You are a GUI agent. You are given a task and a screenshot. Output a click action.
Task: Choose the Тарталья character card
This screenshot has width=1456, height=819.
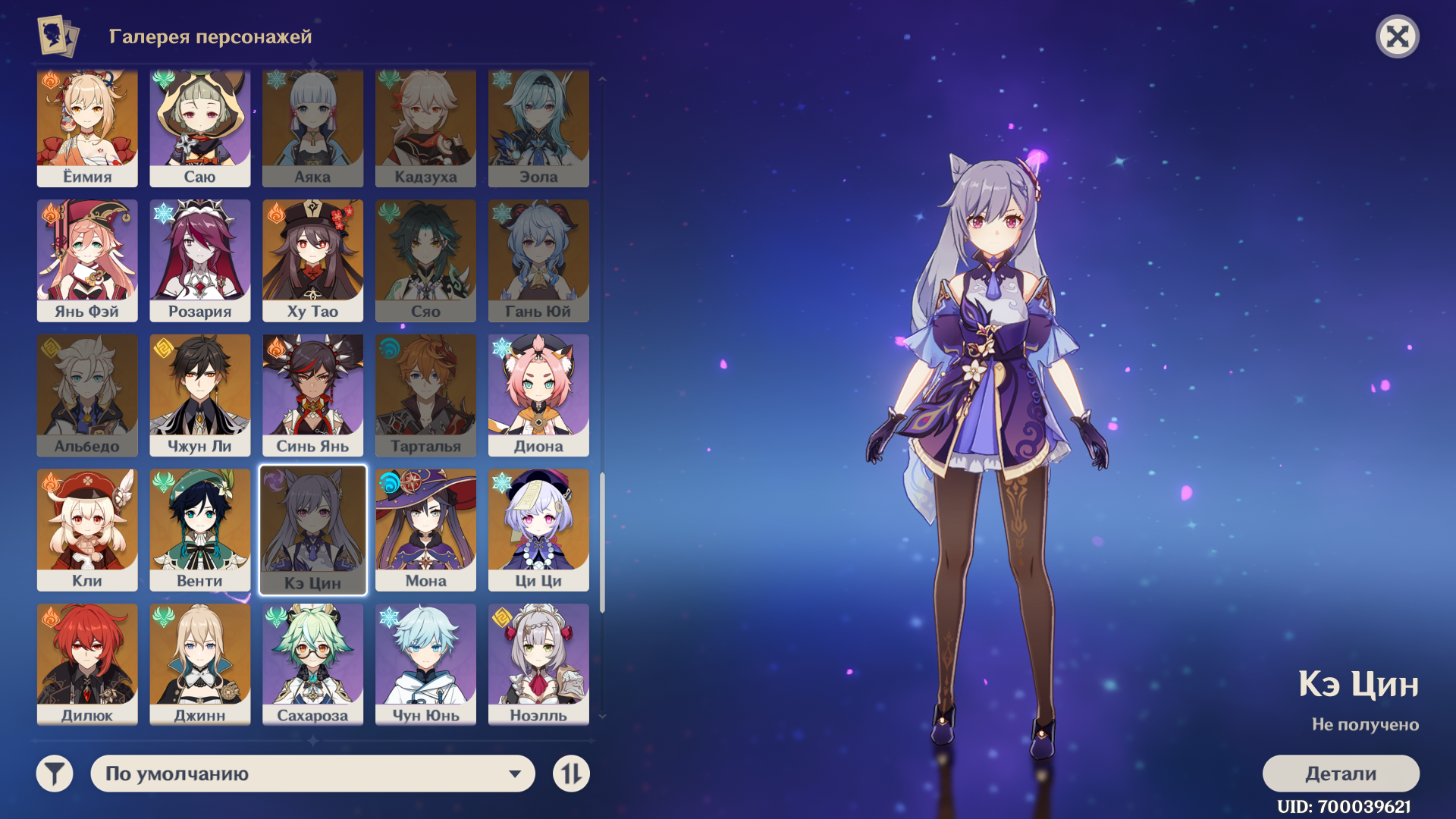(425, 394)
